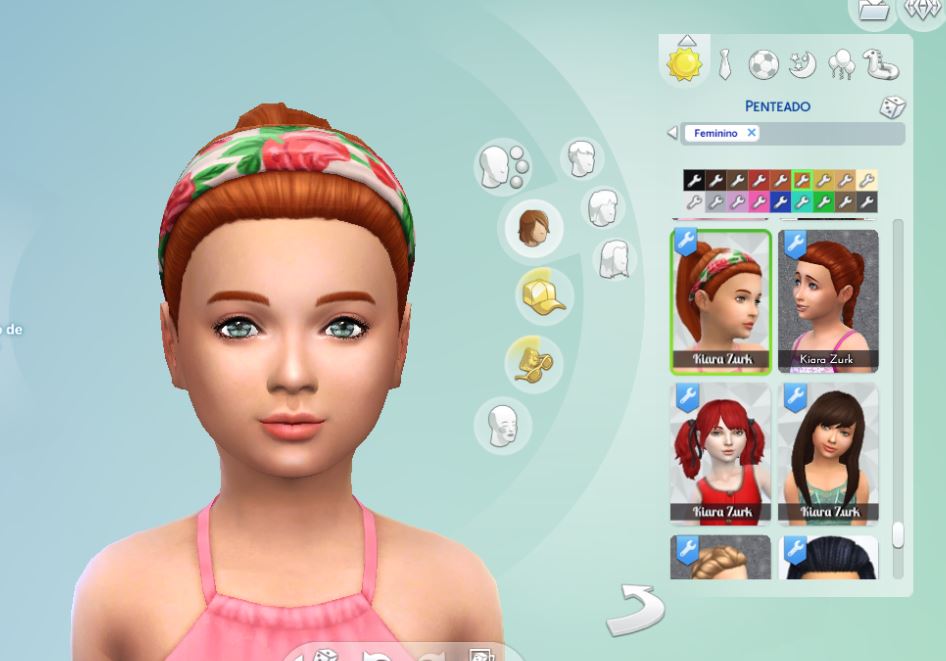Pick the long dark hair with bangs thumbnail
946x661 pixels.
click(828, 454)
